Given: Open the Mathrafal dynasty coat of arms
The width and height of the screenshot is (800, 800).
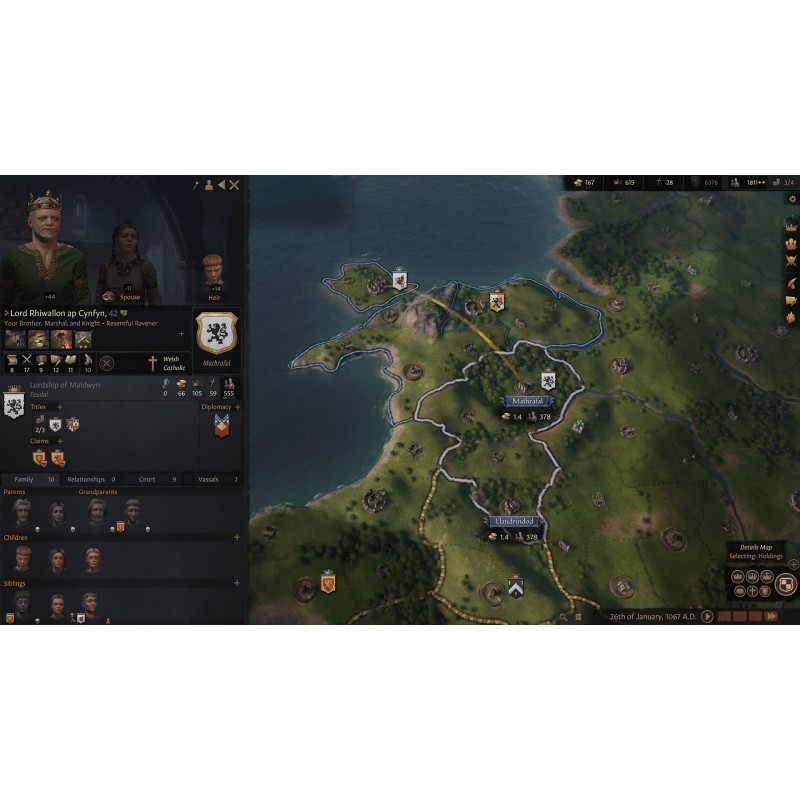Looking at the screenshot, I should [216, 332].
